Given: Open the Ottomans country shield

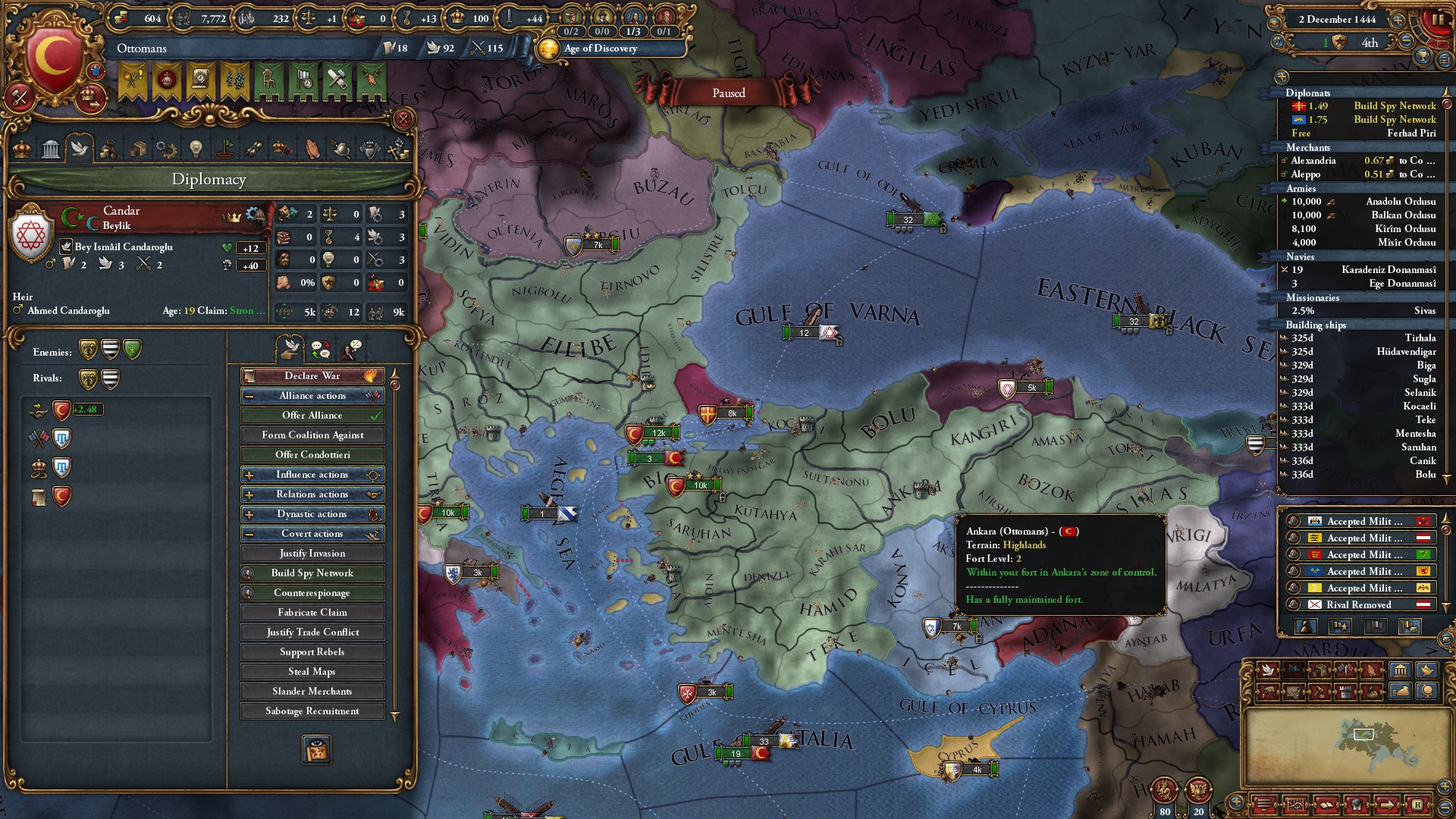Looking at the screenshot, I should tap(53, 61).
